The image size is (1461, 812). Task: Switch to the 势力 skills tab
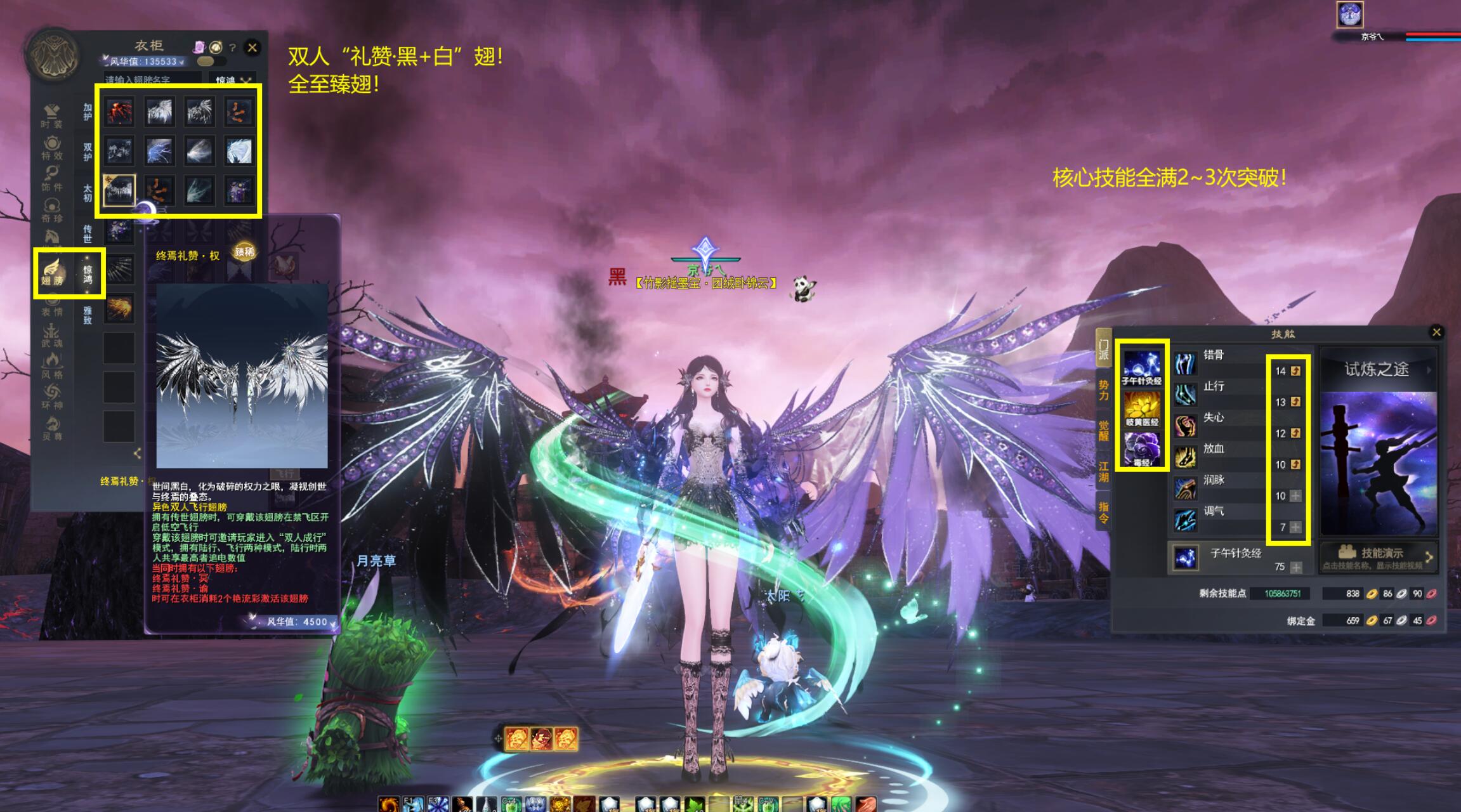coord(1103,390)
